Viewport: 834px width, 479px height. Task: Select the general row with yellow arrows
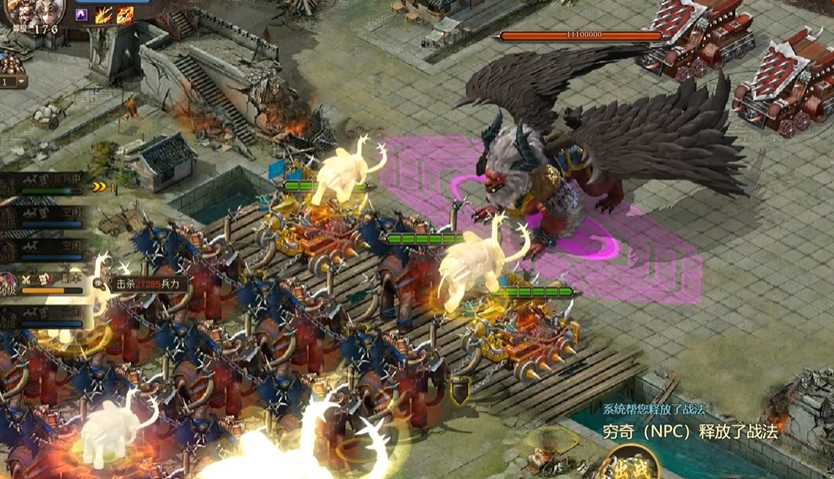(x=52, y=186)
